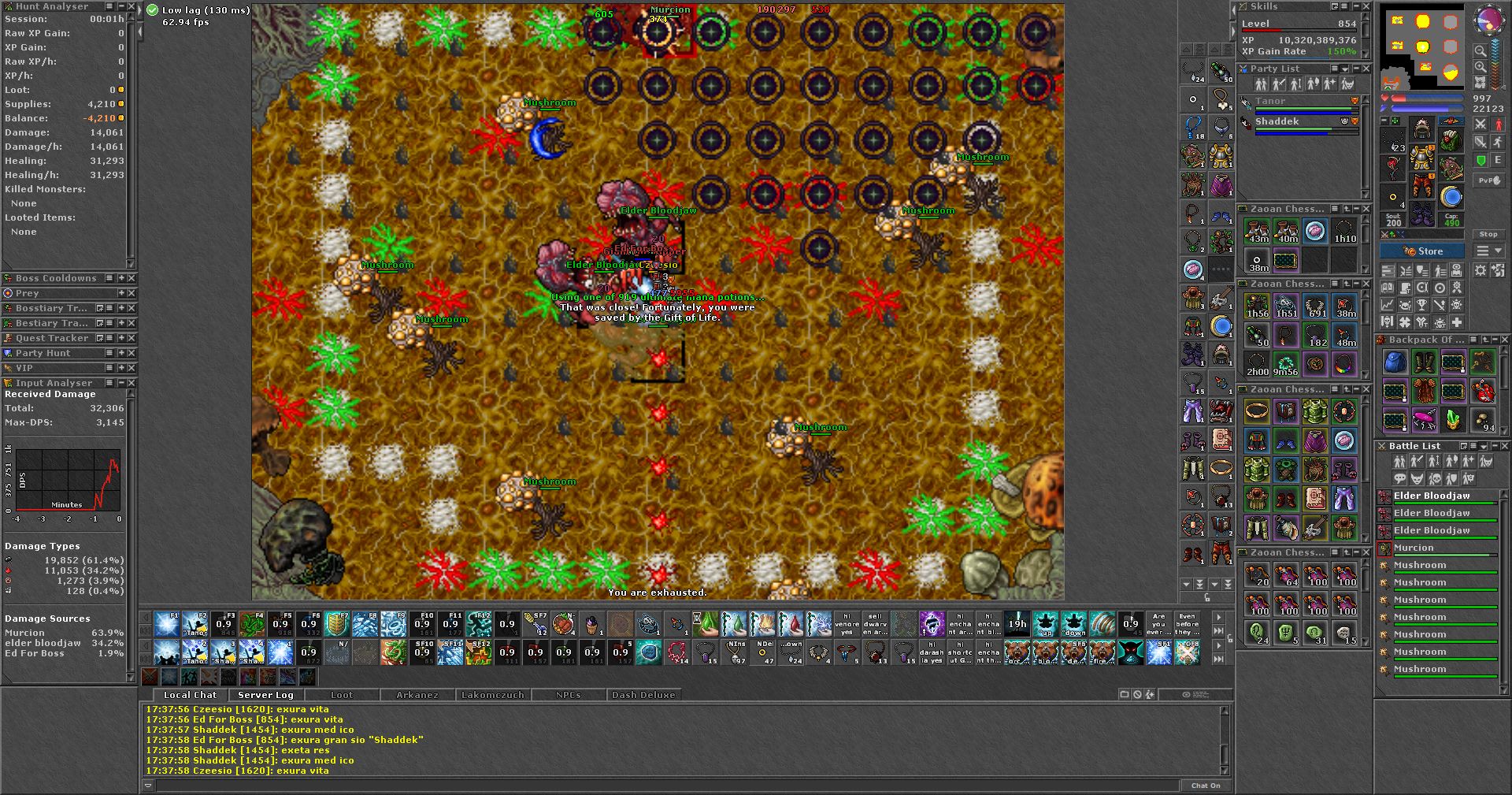This screenshot has width=1512, height=795.
Task: Use the green shield hotkey F7
Action: (x=337, y=624)
